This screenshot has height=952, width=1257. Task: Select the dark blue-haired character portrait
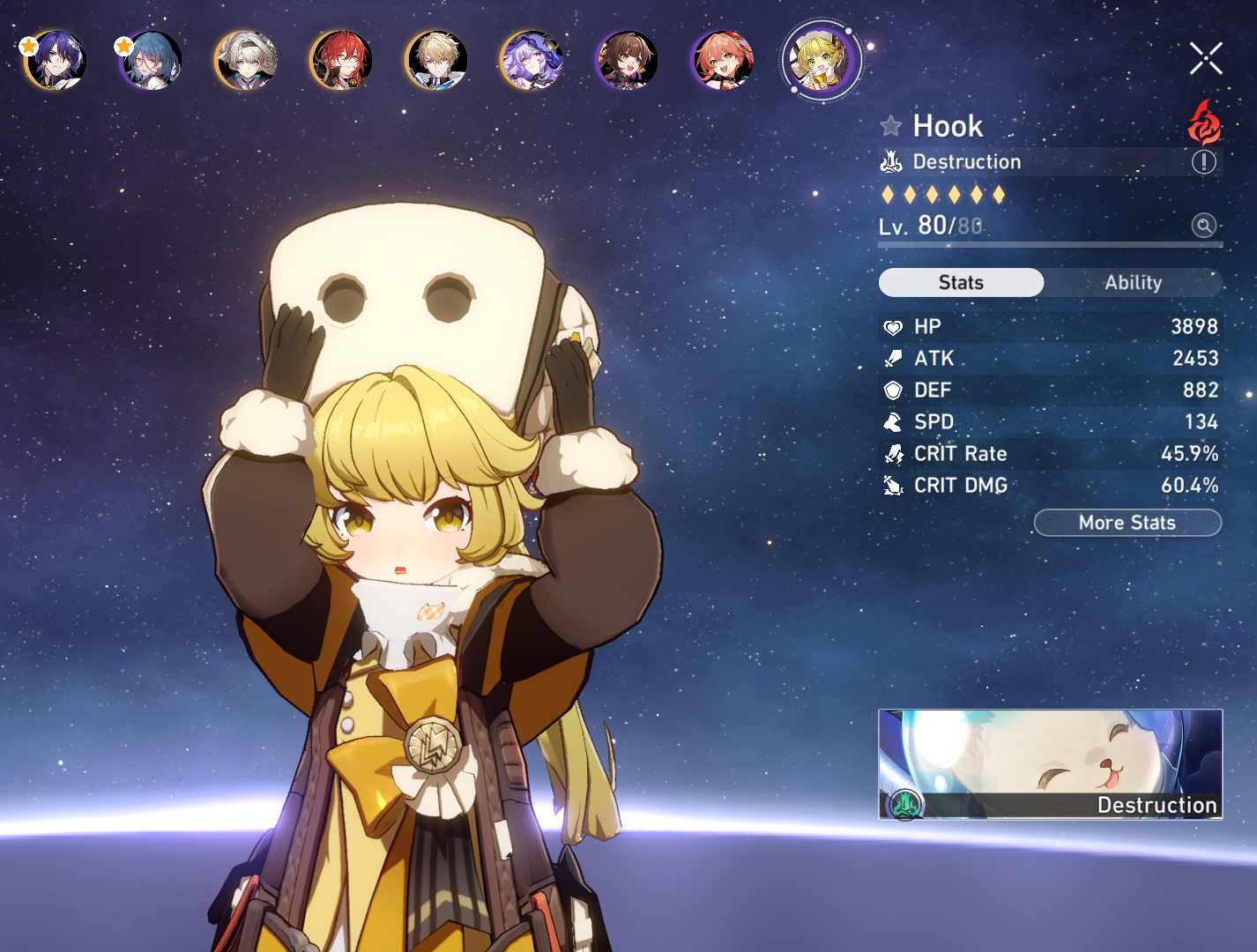(x=56, y=61)
